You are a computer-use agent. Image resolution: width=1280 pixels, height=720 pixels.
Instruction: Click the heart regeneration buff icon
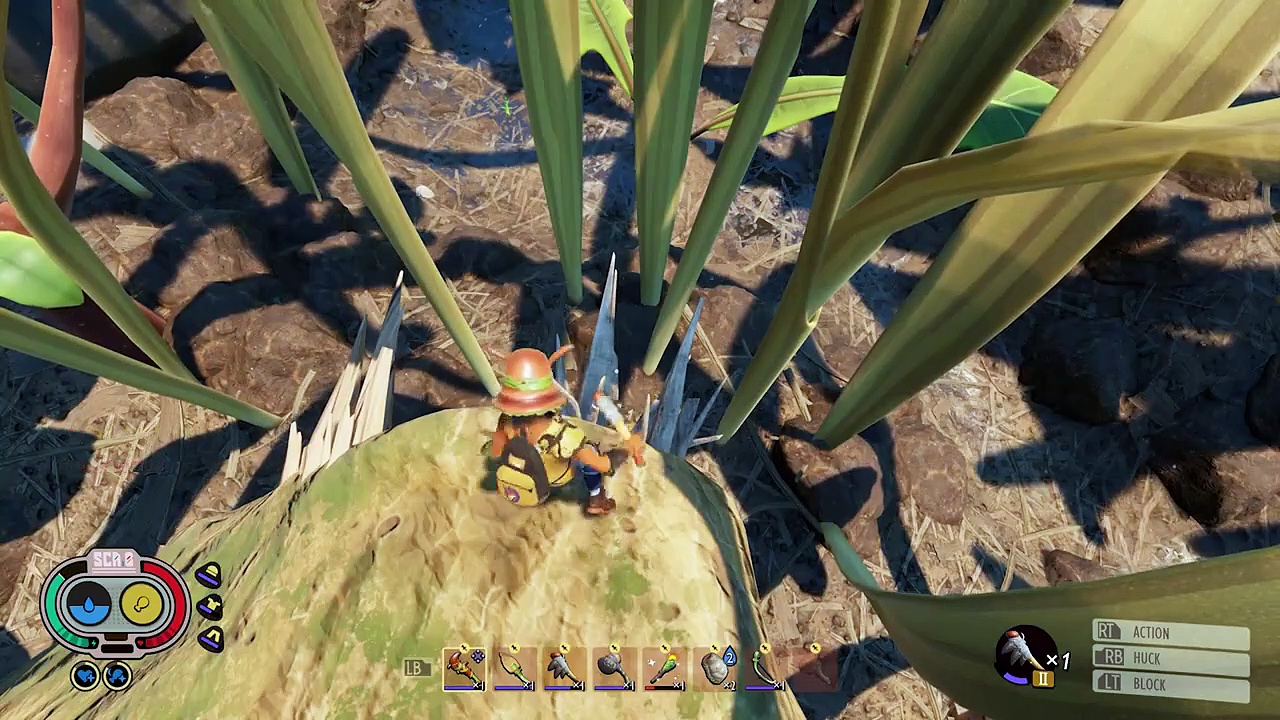[x=85, y=676]
